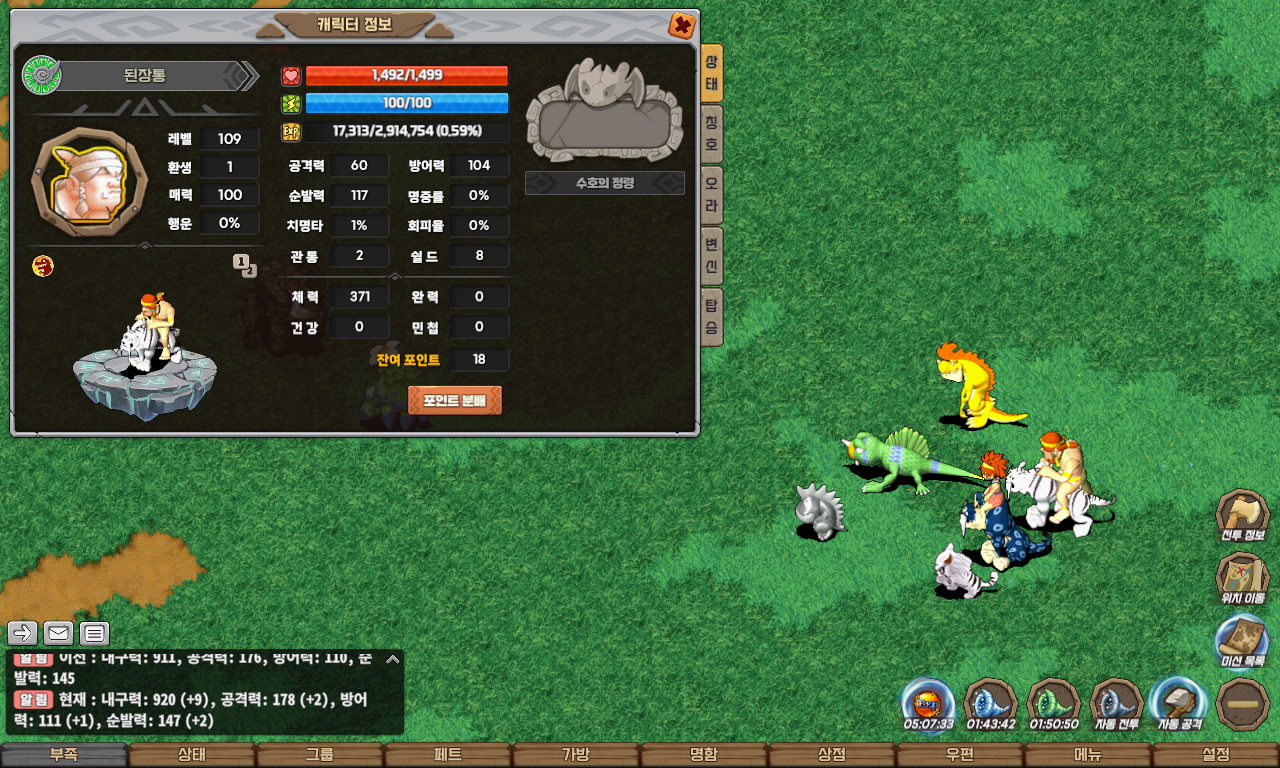Toggle 자동 공격 stone hammer icon
Screen dimensions: 1280x768
(x=1179, y=703)
